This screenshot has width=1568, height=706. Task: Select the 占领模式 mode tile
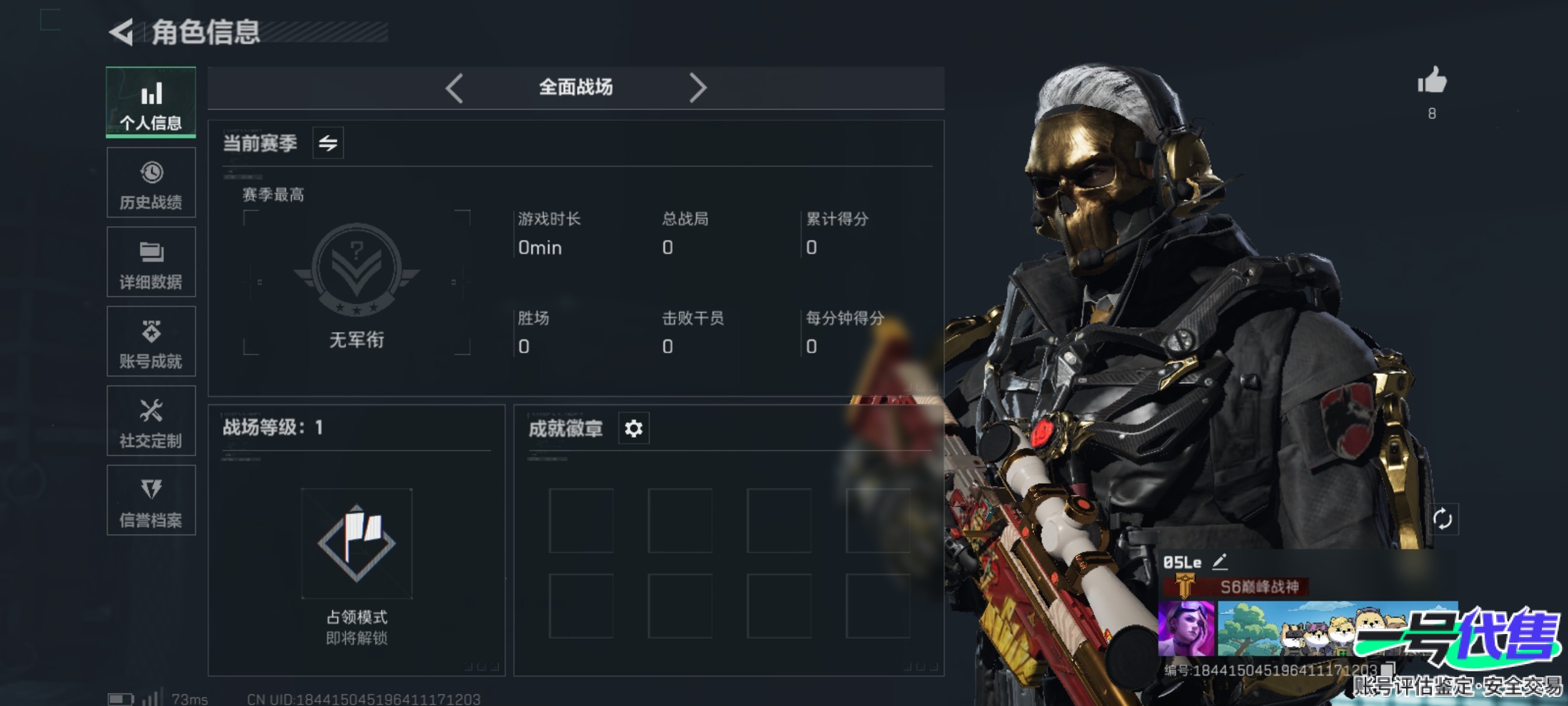coord(357,544)
